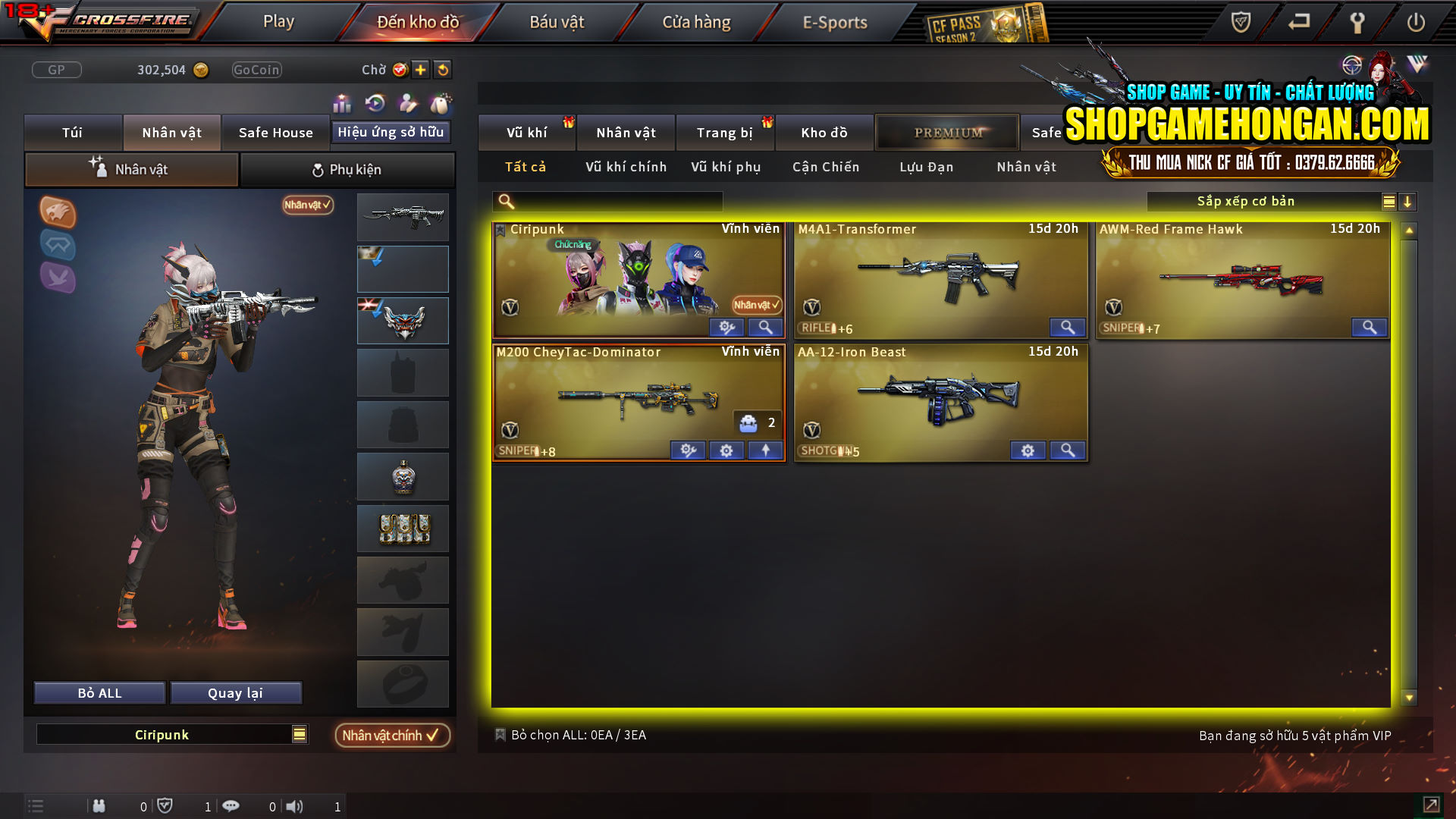Mute the game sound in bottom bar

294,806
